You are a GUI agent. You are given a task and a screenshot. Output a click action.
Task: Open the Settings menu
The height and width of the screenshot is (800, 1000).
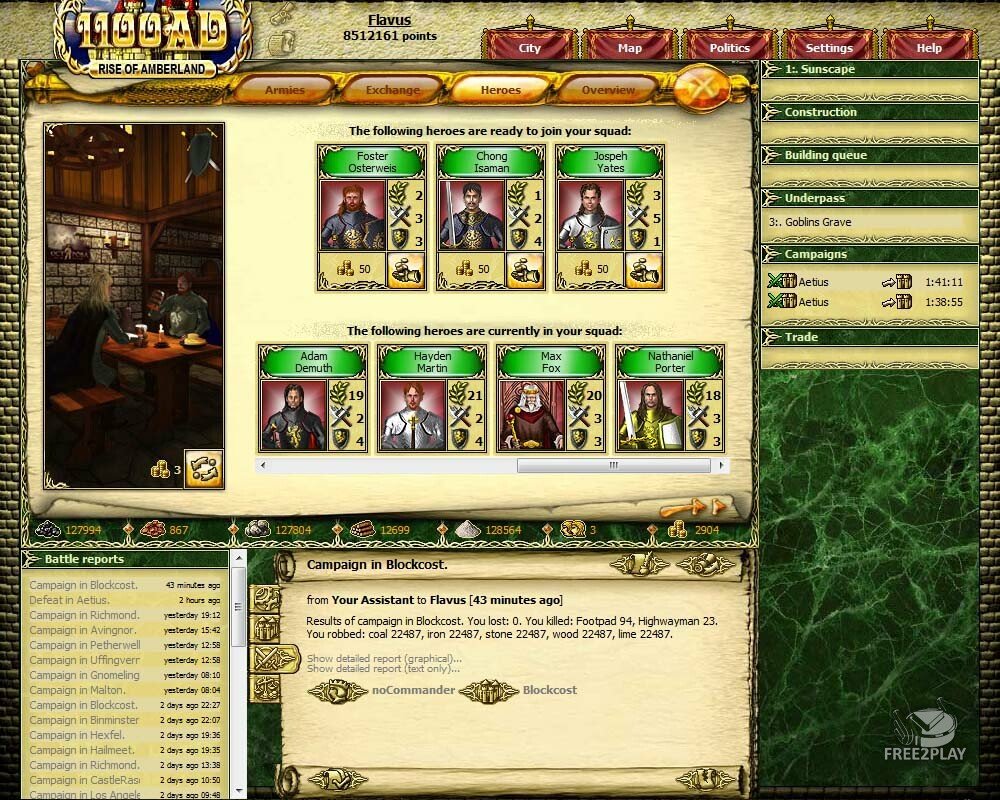[829, 48]
